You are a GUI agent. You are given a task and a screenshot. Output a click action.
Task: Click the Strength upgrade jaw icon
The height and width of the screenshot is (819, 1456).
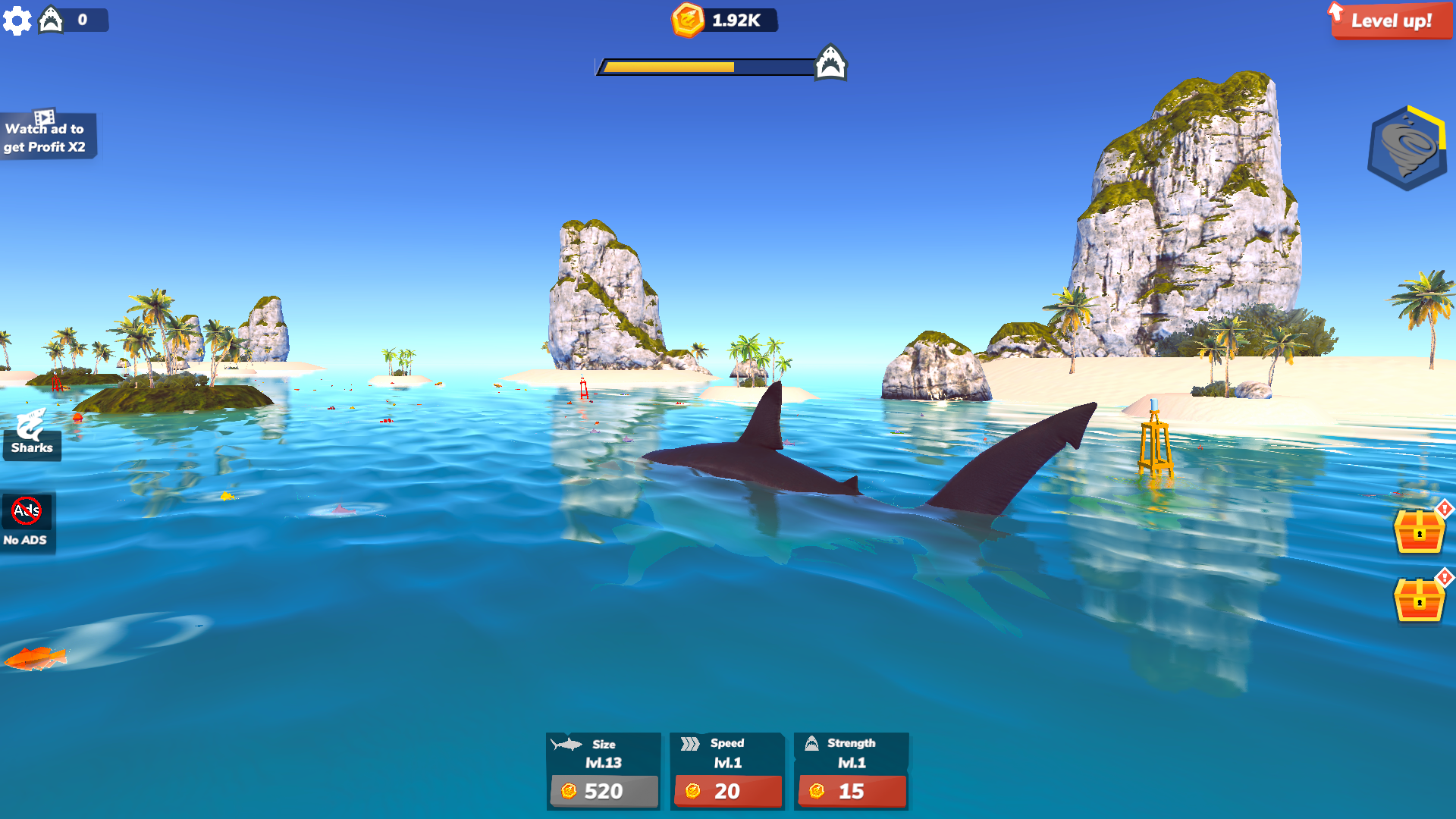pyautogui.click(x=813, y=744)
